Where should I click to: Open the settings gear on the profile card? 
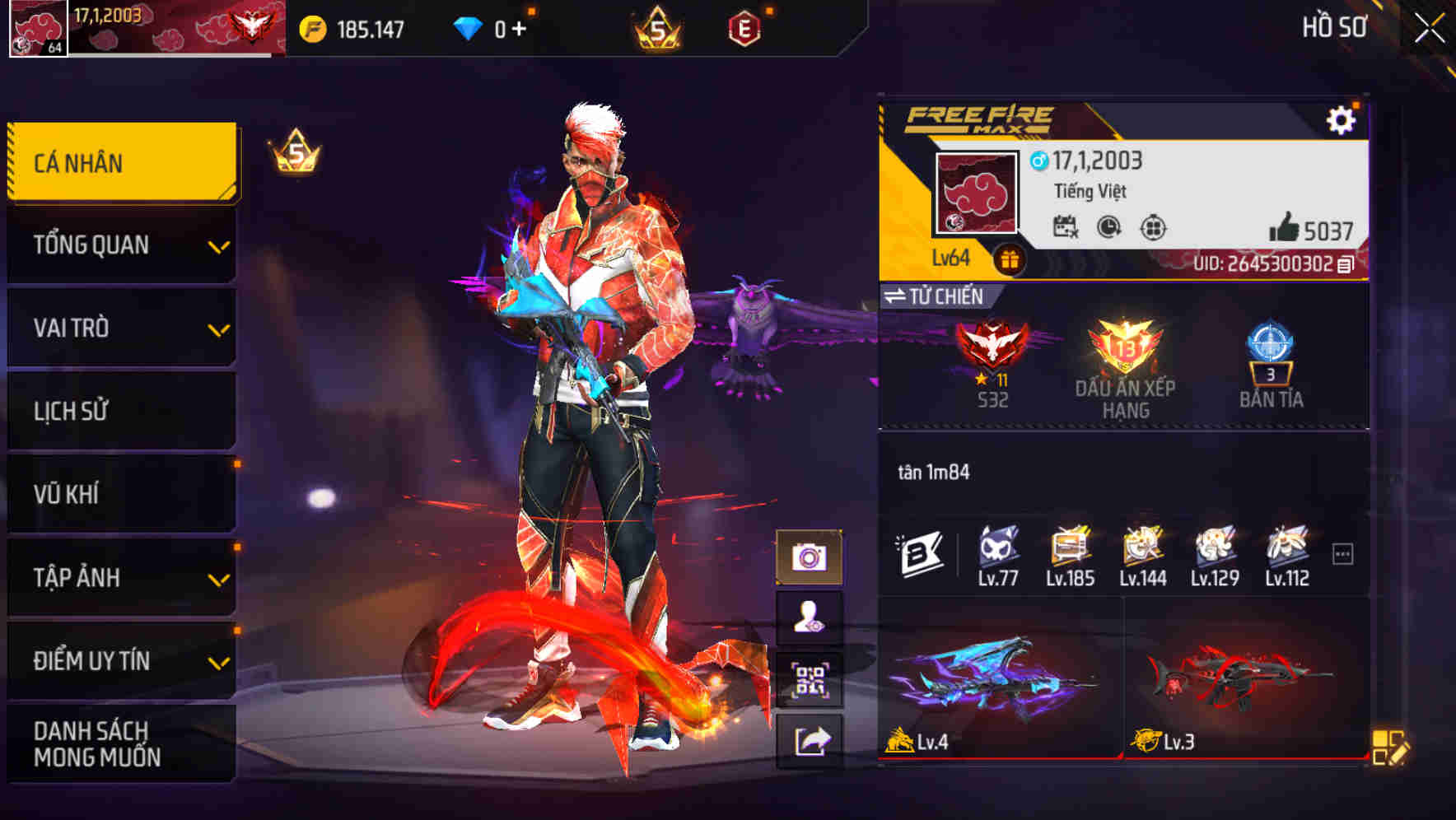click(x=1343, y=119)
